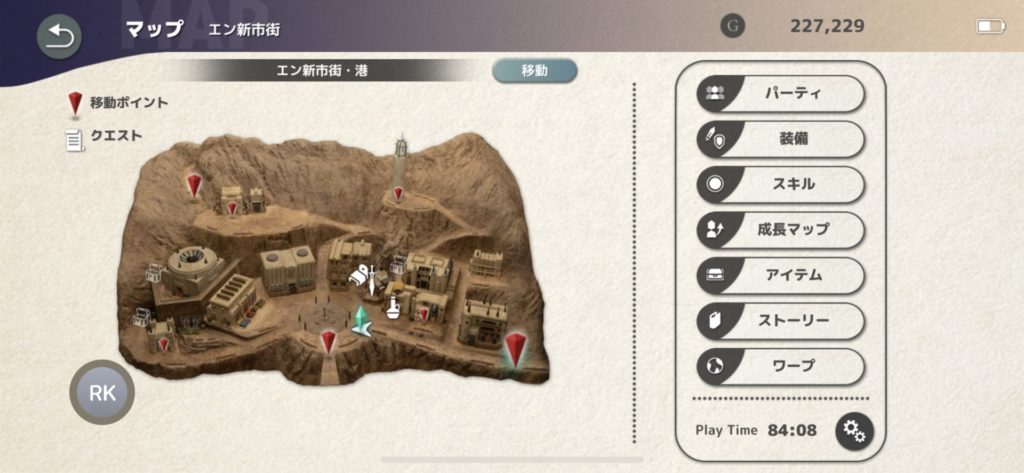Tap the 移動 move button
The height and width of the screenshot is (473, 1024).
(534, 70)
